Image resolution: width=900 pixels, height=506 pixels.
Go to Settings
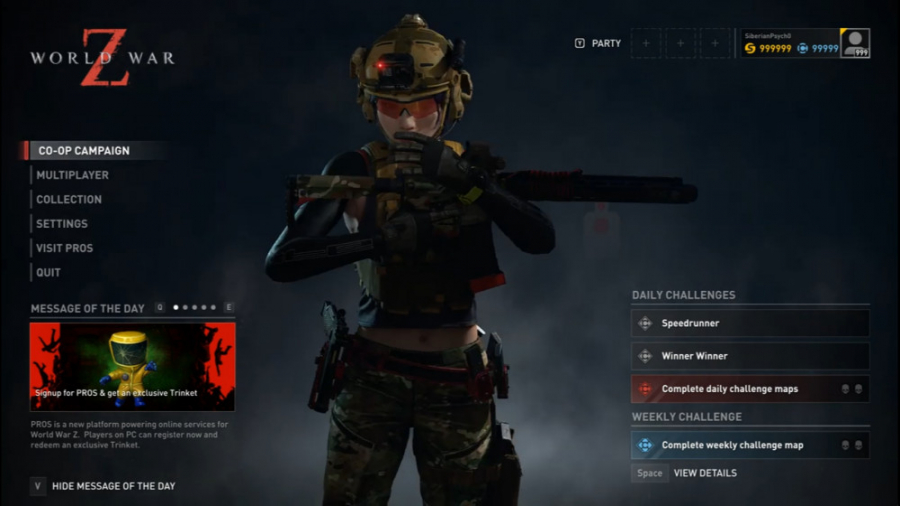click(x=62, y=224)
